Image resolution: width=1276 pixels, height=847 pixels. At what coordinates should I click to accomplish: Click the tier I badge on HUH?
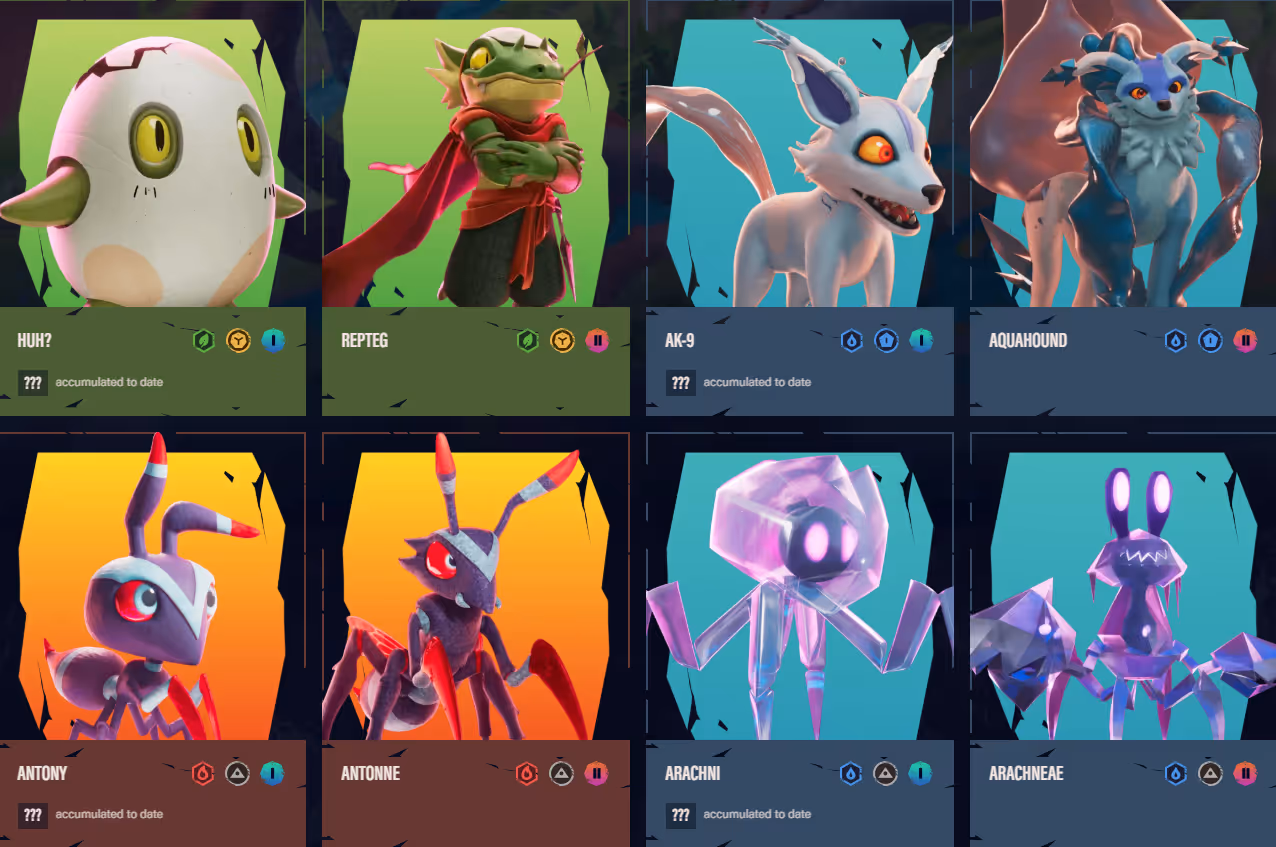click(273, 341)
